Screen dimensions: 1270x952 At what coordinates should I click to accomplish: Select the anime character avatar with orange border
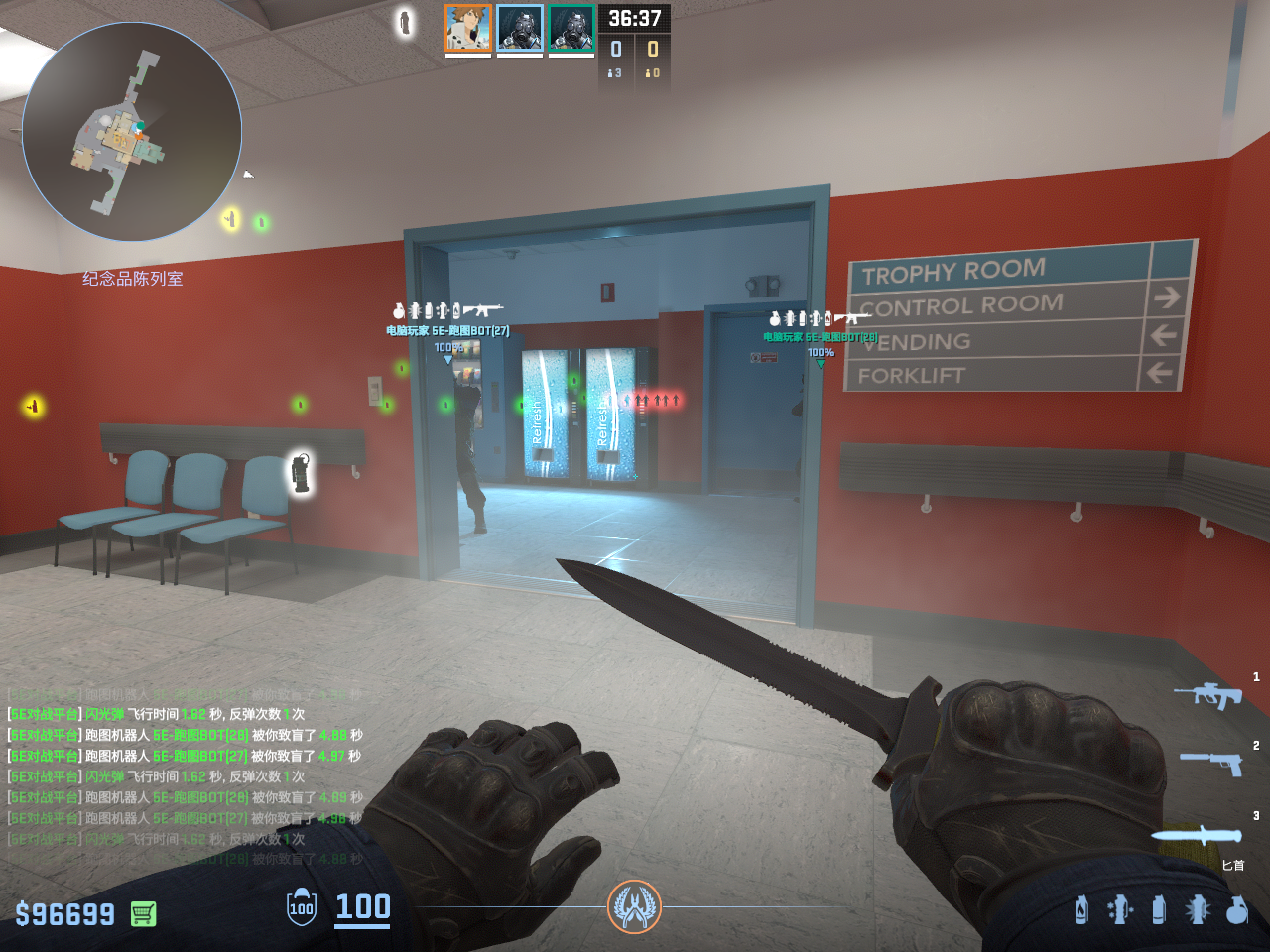(468, 28)
